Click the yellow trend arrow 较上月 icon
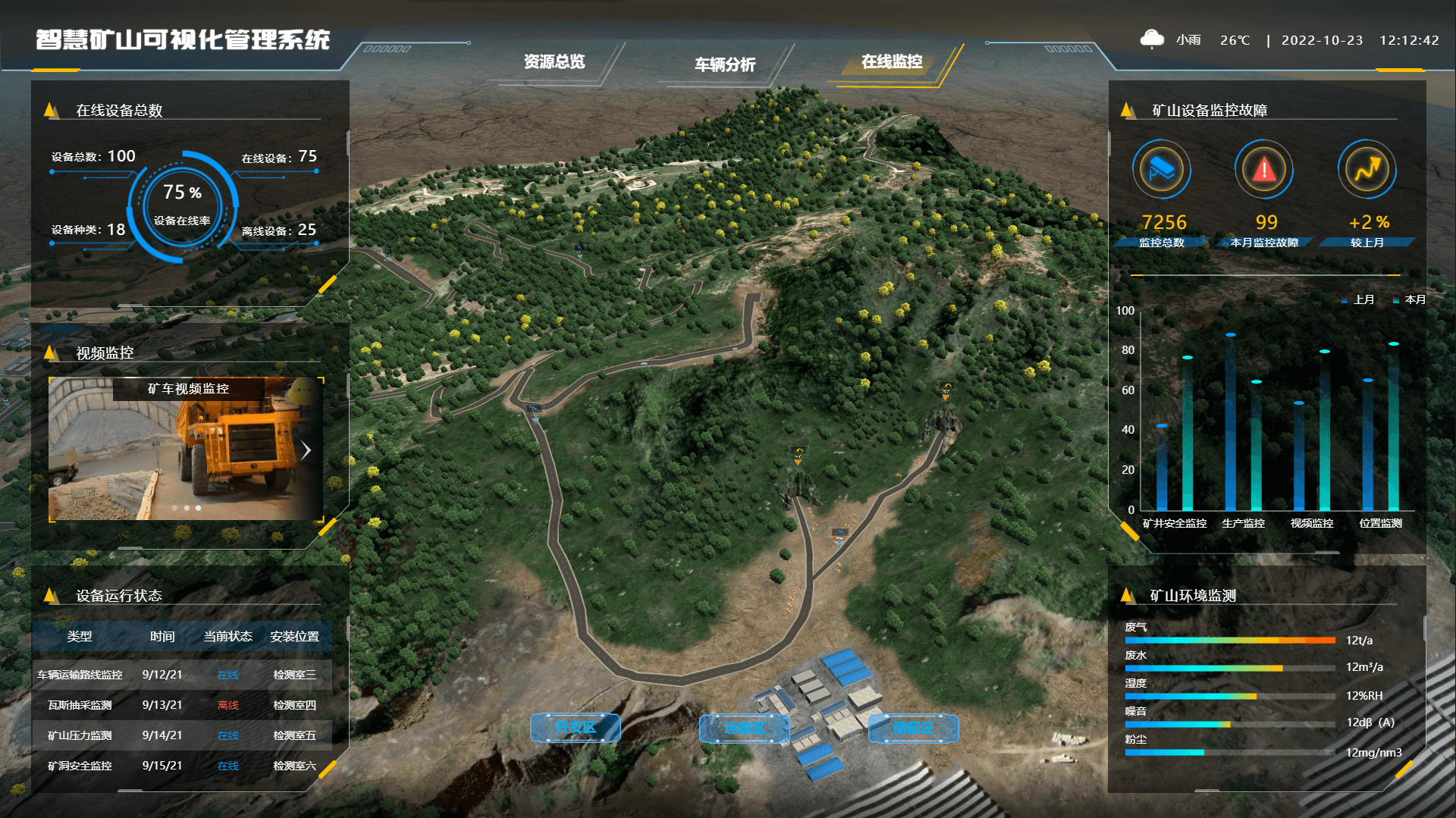 point(1367,169)
